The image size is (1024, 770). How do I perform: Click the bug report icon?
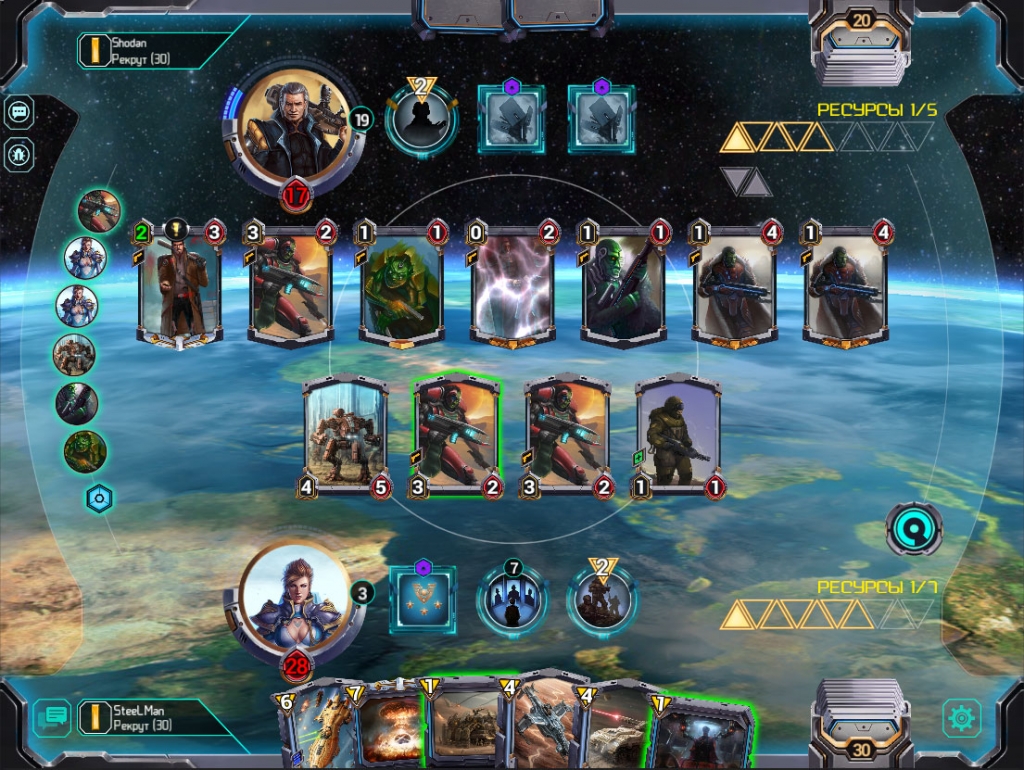pyautogui.click(x=19, y=154)
